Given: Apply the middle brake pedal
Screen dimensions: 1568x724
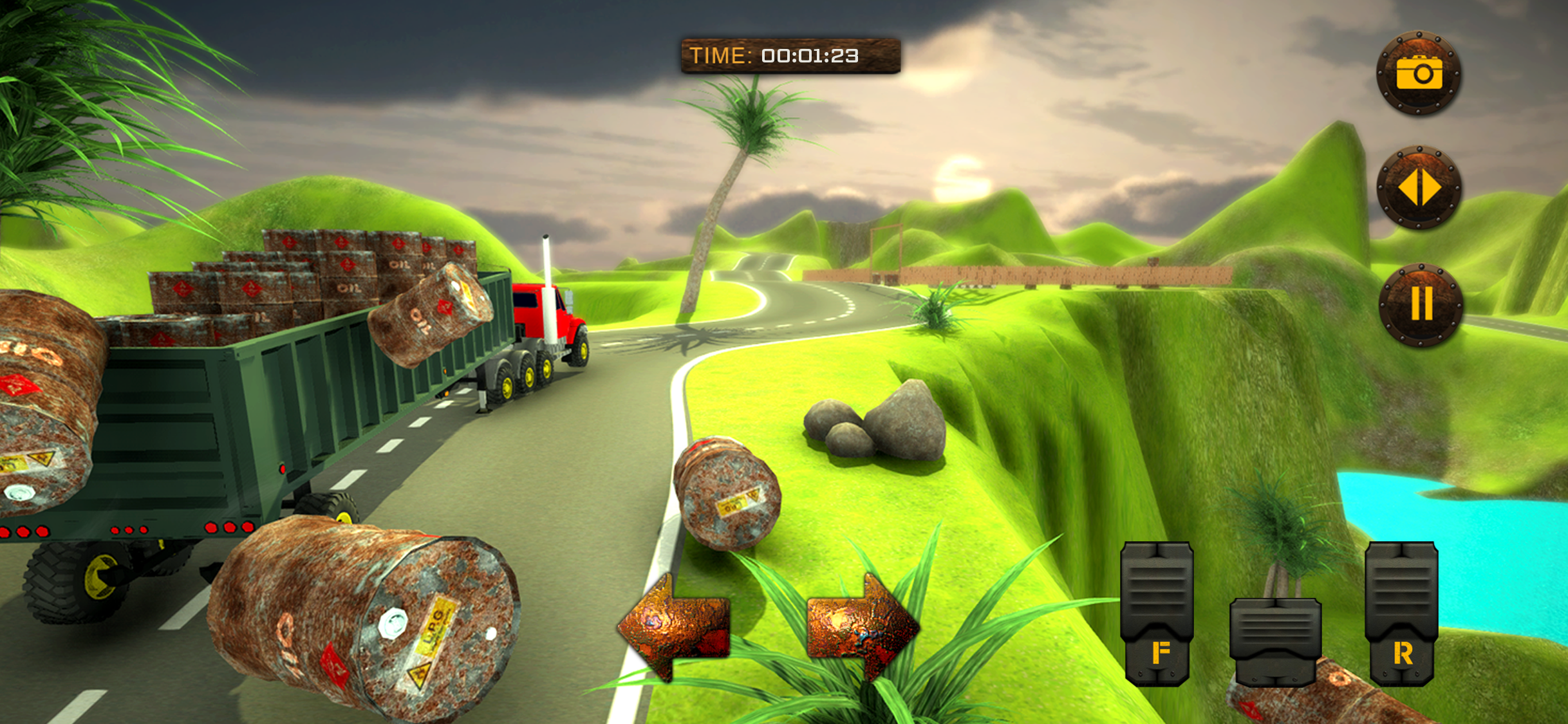Looking at the screenshot, I should (1275, 640).
